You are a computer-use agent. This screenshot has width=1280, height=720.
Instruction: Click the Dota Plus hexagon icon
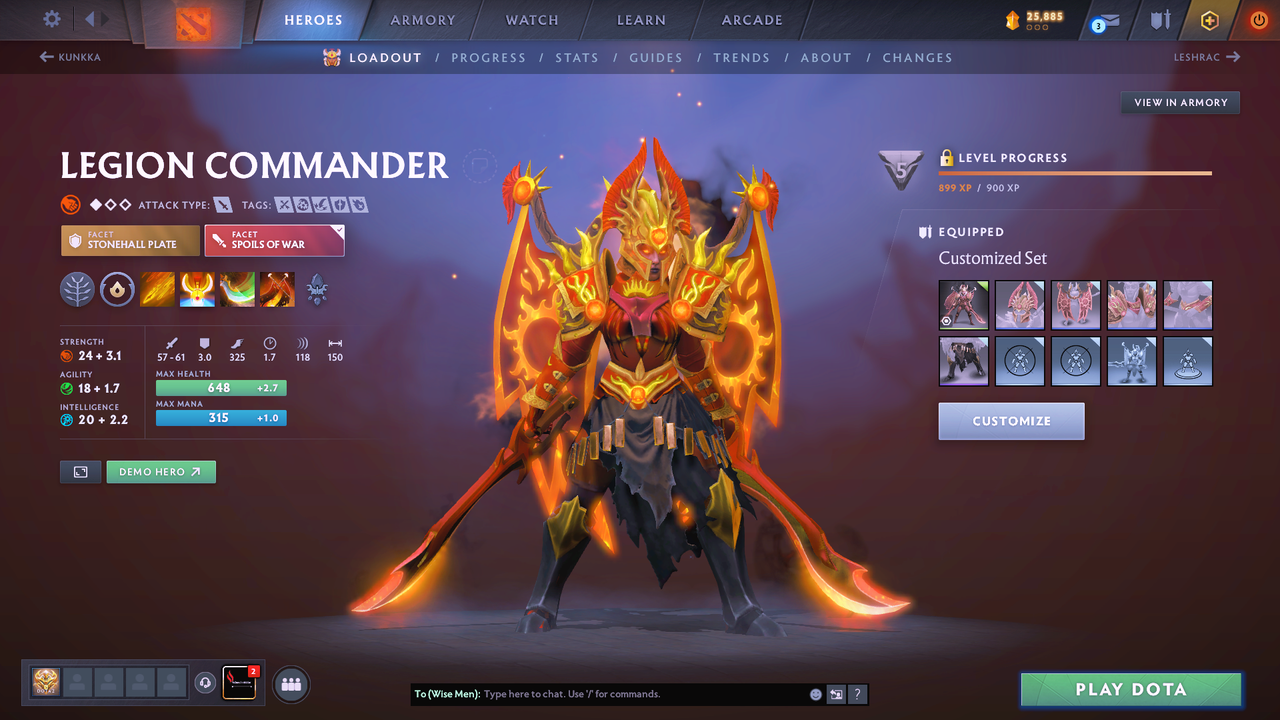coord(1210,20)
